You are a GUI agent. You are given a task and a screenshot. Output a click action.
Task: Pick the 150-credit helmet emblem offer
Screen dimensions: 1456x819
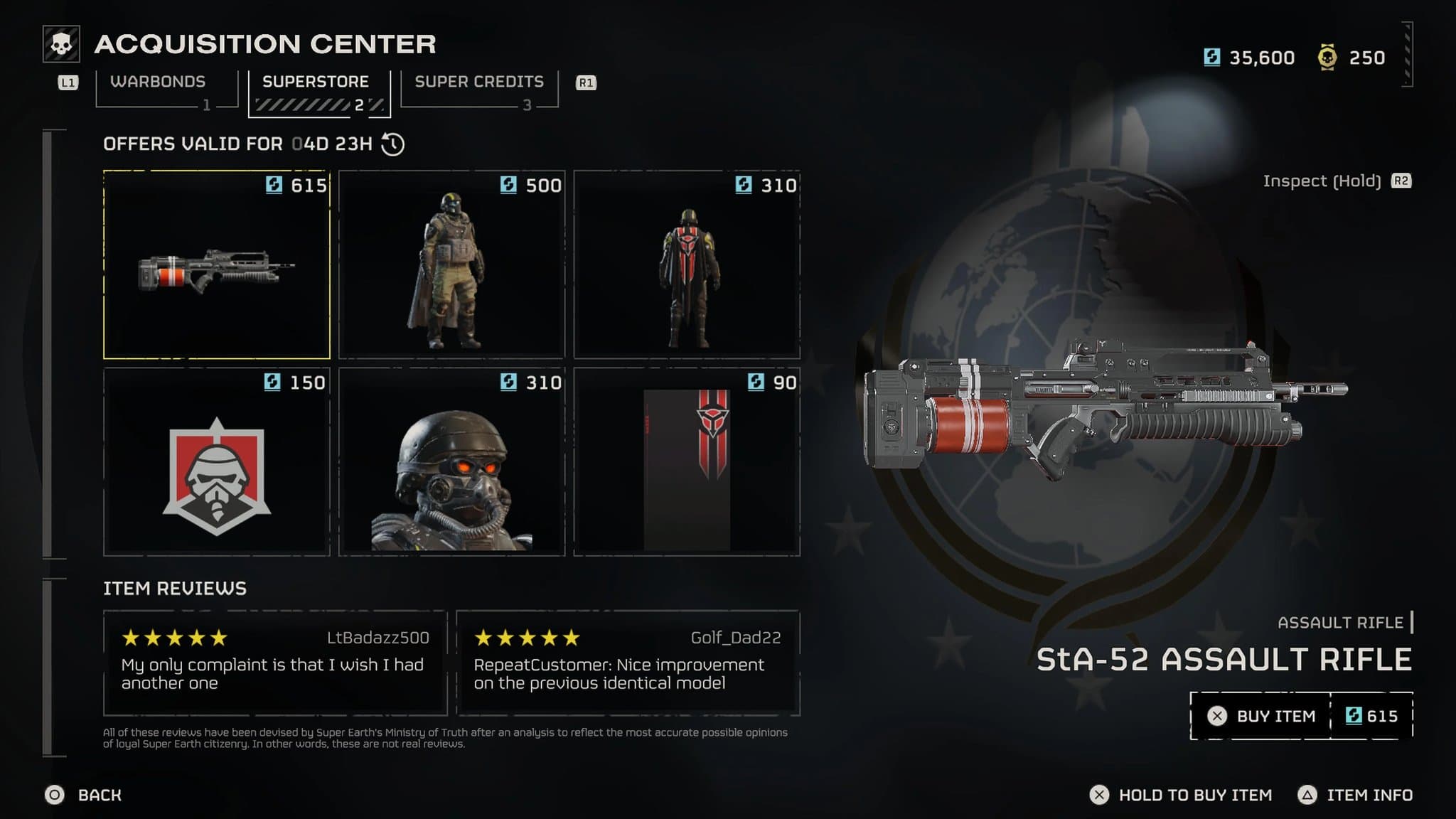coord(217,462)
